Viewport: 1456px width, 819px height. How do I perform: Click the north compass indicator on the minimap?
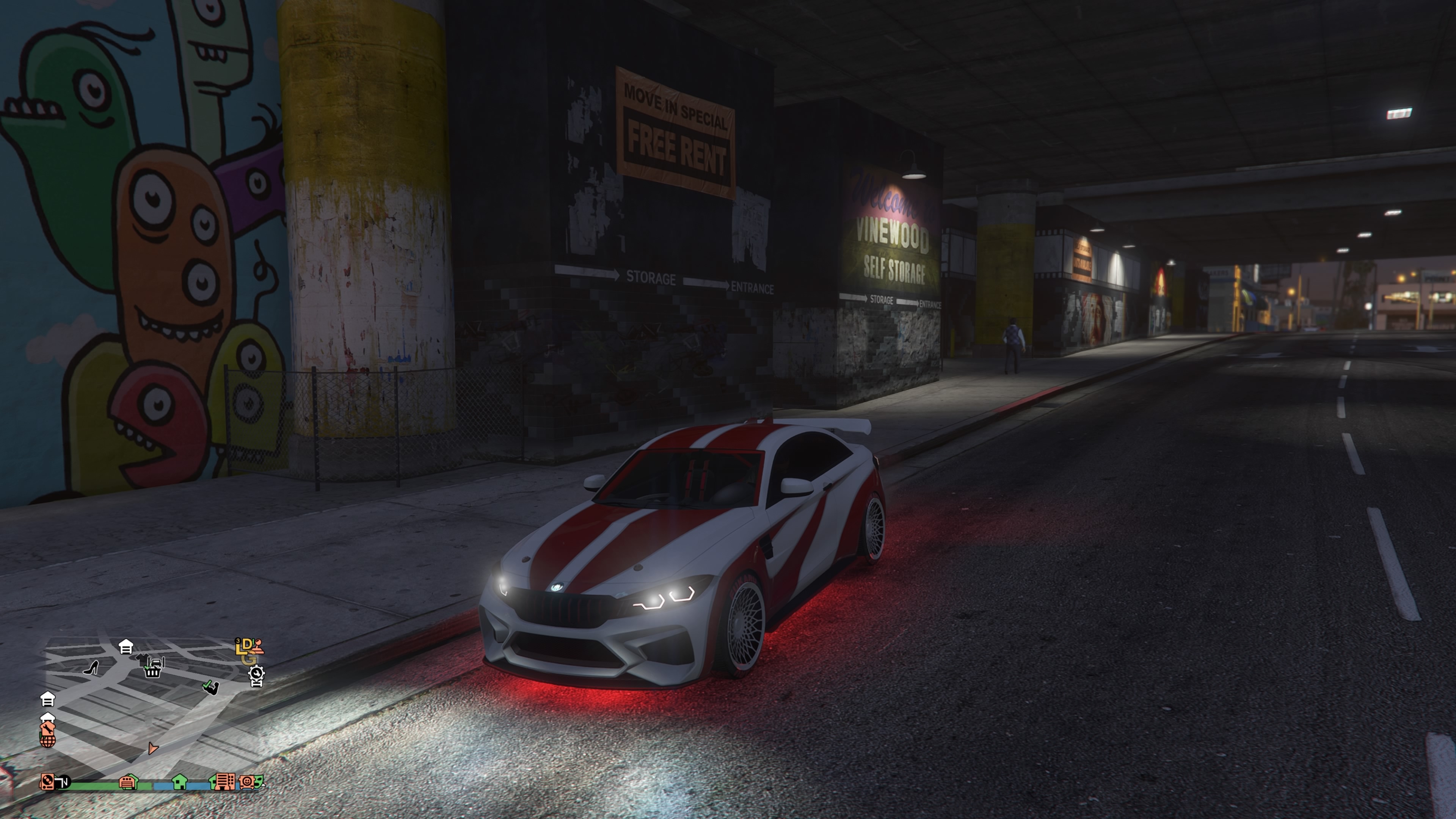[64, 782]
